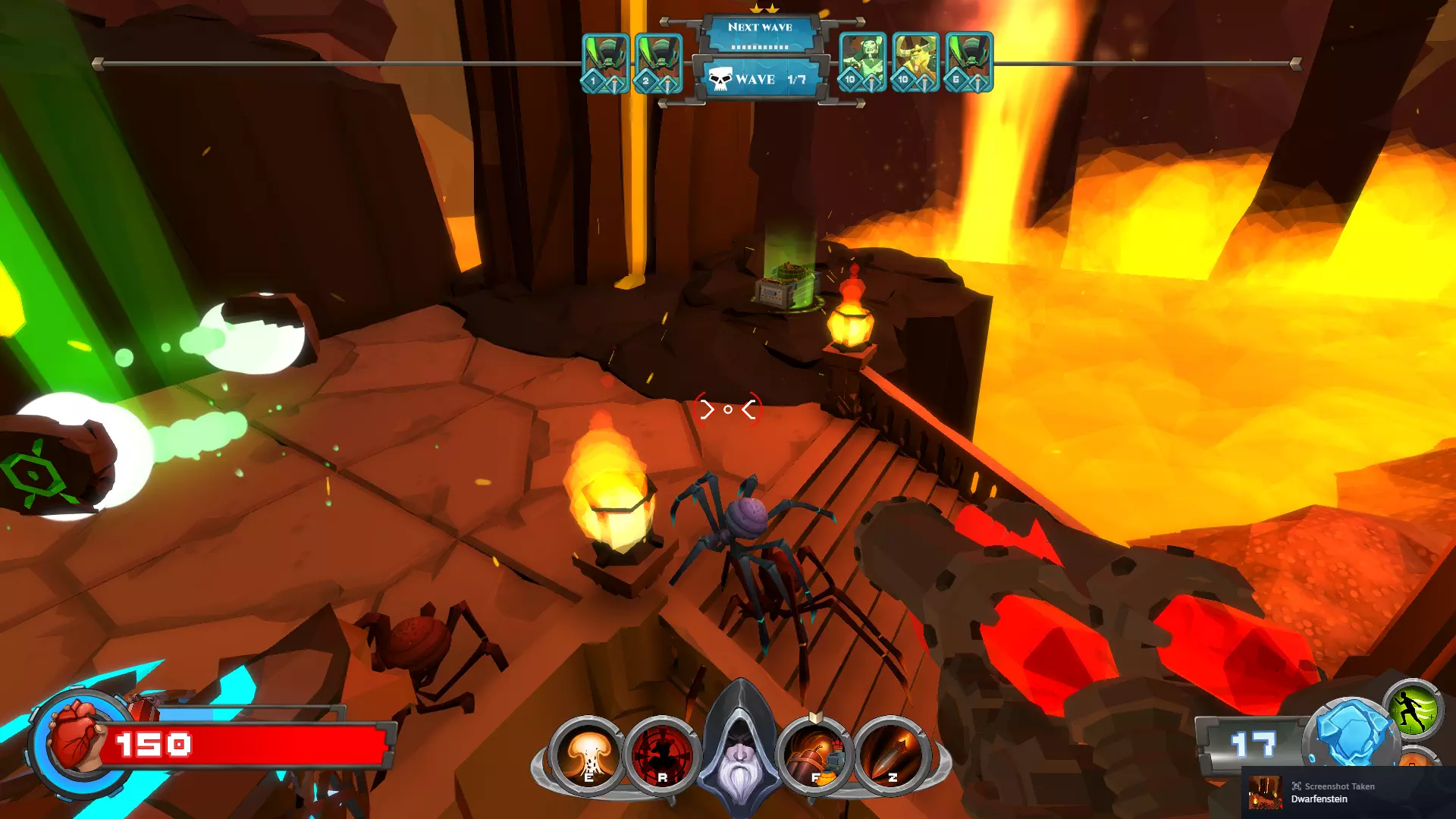
Task: Inspect the skeleton enemy wave card
Action: (x=862, y=62)
